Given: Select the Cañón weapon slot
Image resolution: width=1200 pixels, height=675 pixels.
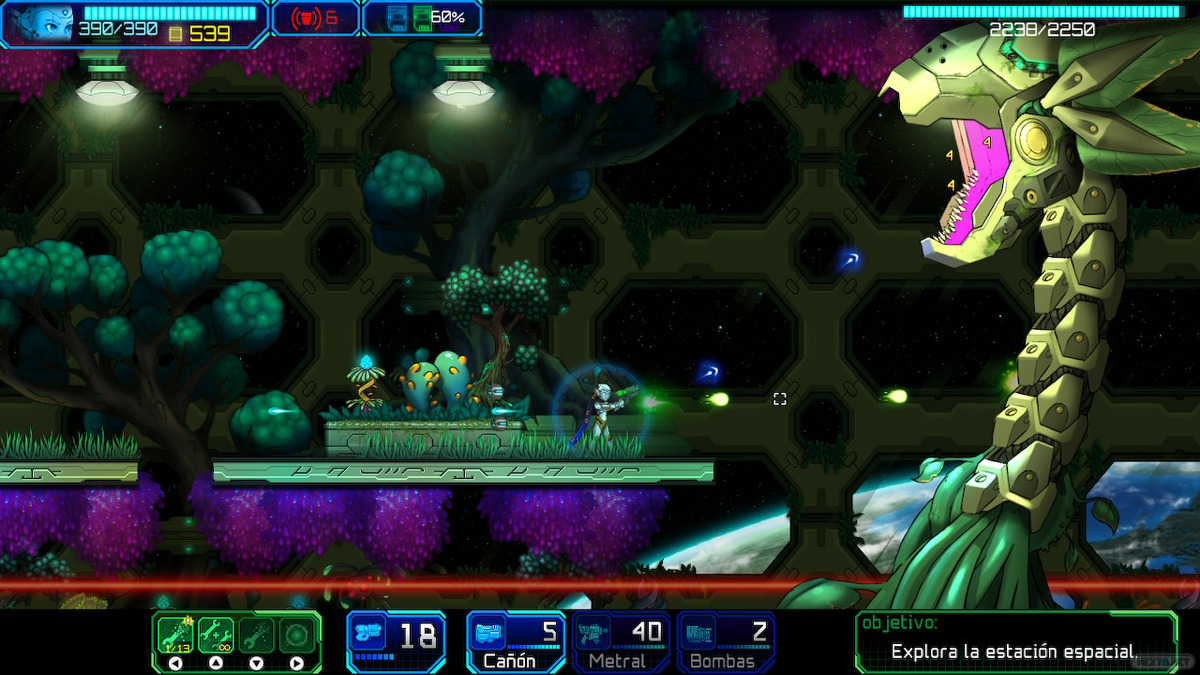Looking at the screenshot, I should [515, 641].
